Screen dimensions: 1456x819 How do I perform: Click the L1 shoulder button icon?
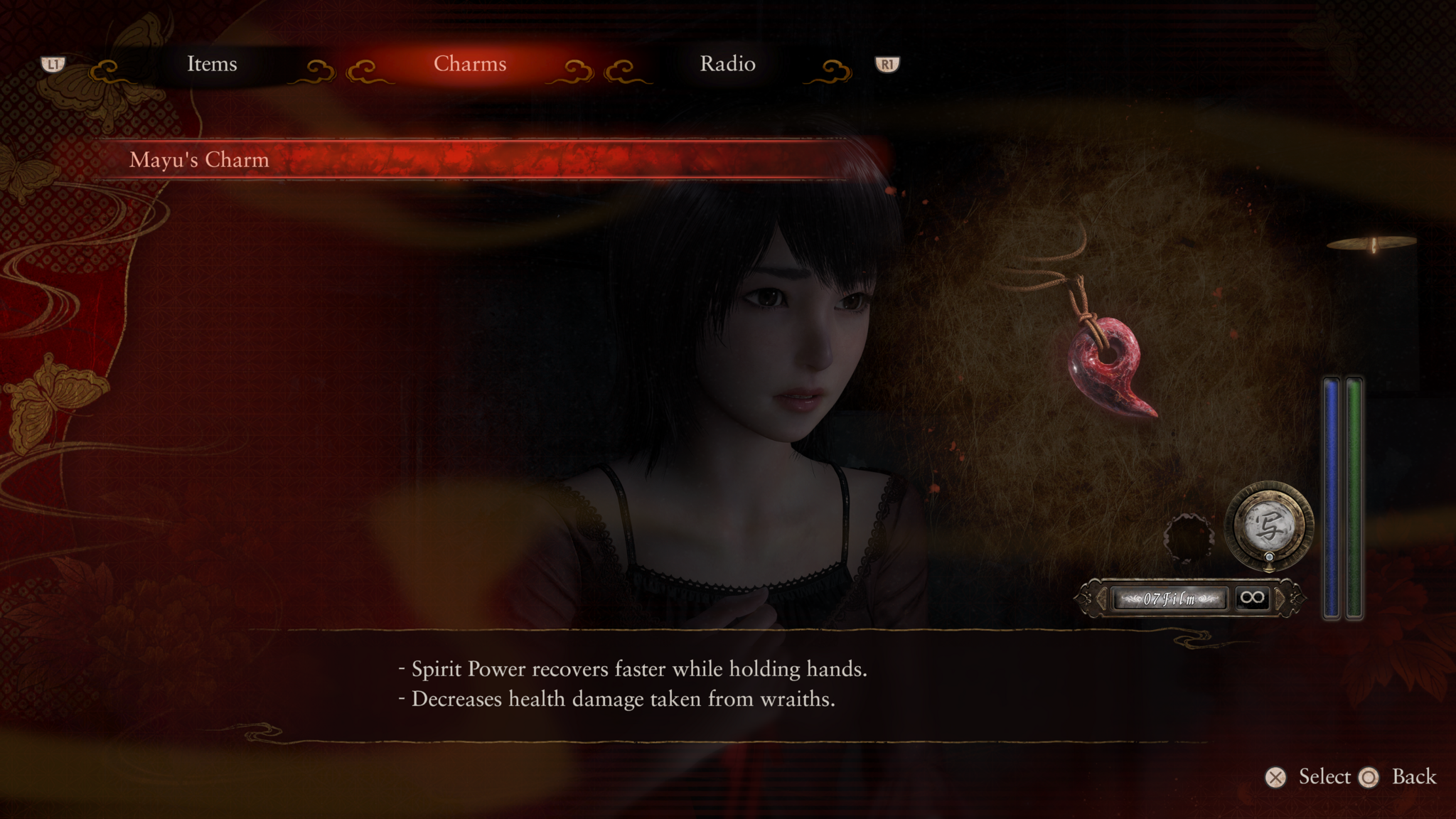(53, 65)
